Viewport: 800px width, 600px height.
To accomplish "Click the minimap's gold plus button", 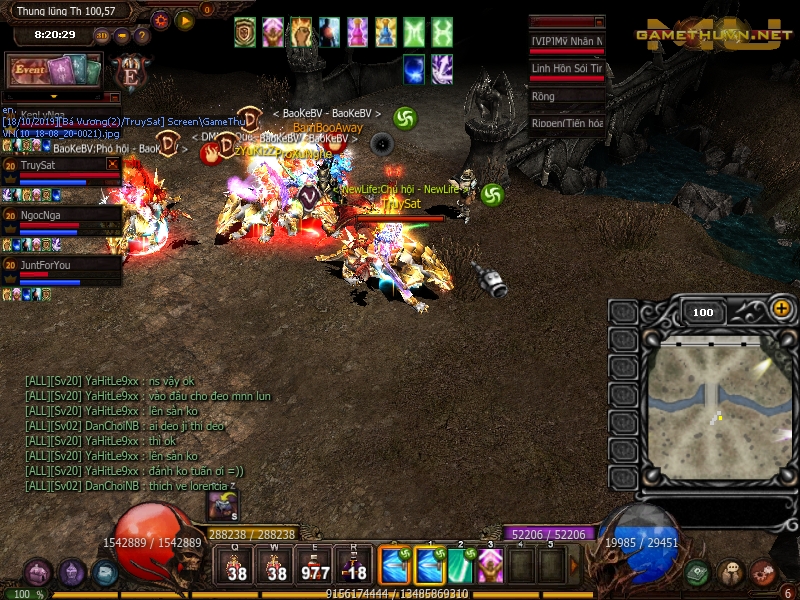I will [781, 309].
